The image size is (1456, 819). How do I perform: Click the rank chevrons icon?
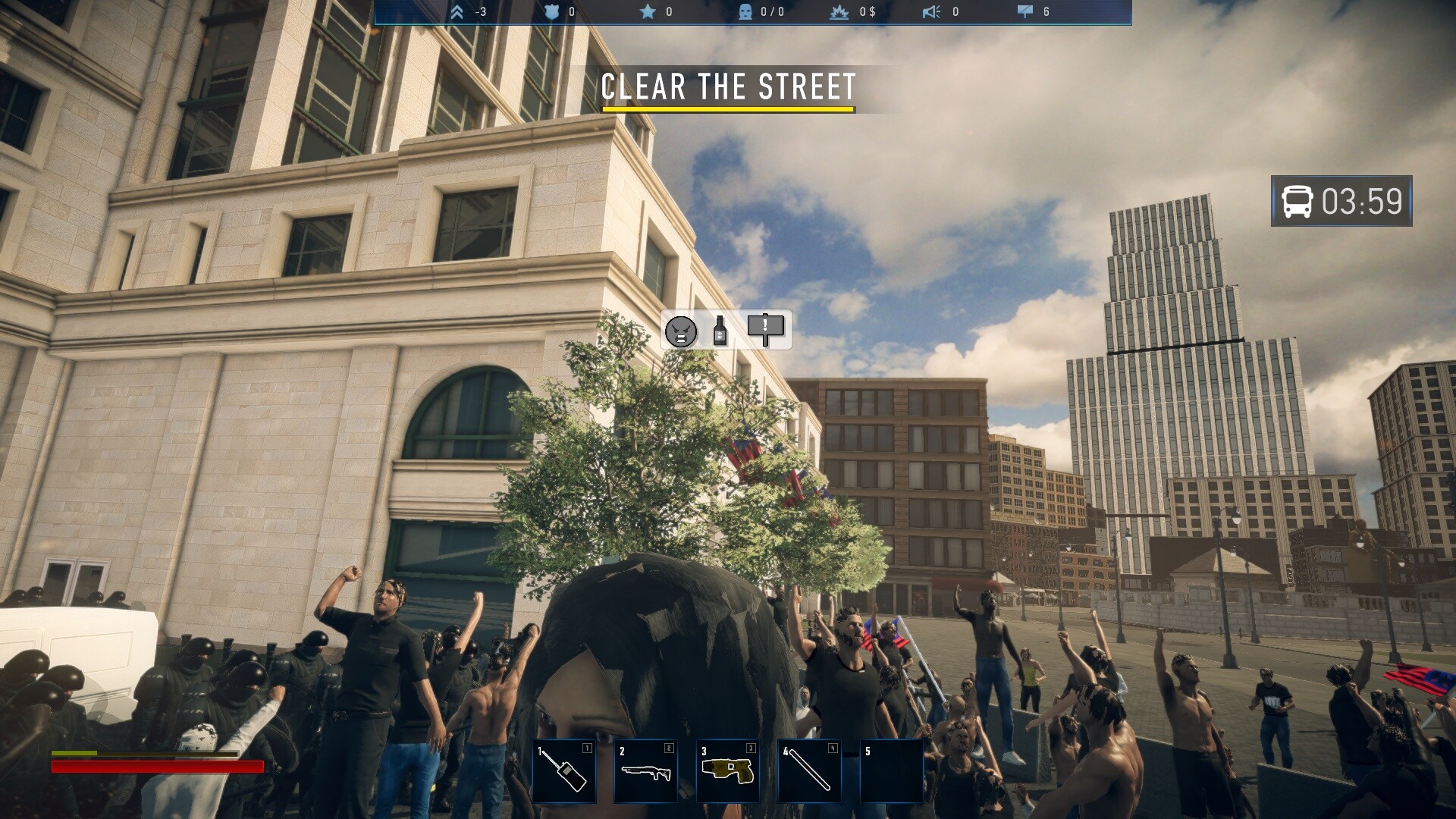[x=457, y=12]
